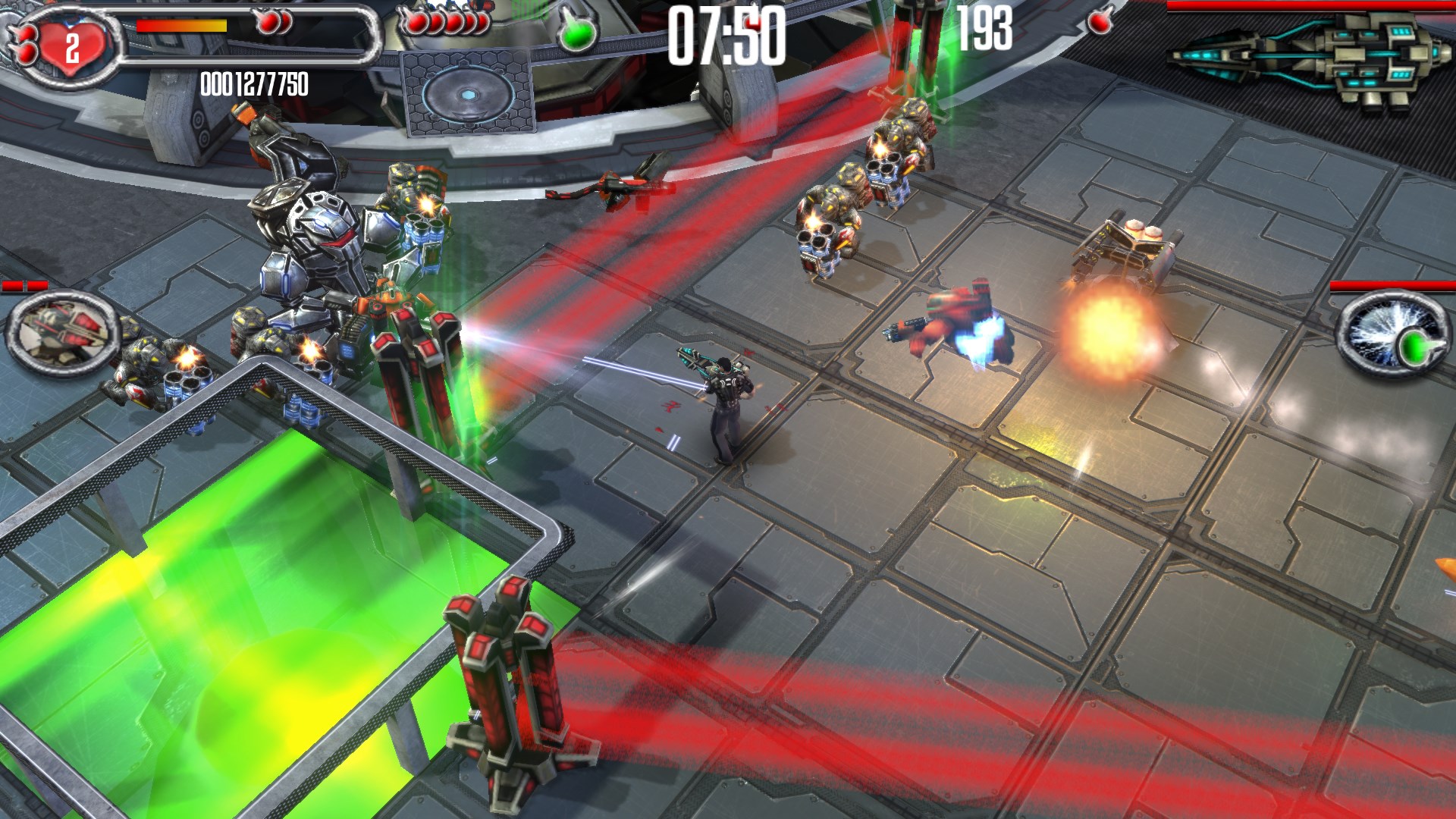Trigger the electric burst ability icon

[x=1390, y=334]
